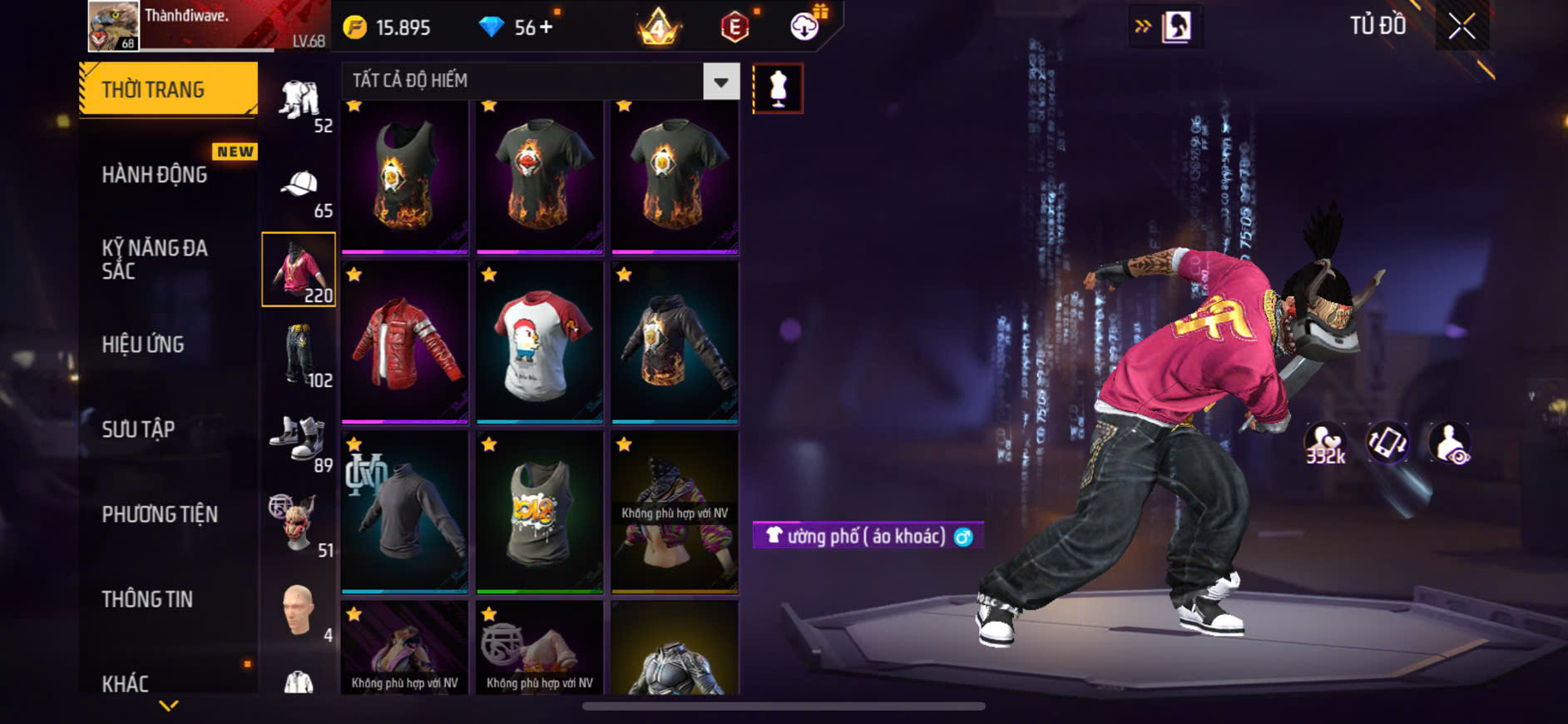1568x724 pixels.
Task: Open the full outfit sets category with 52 items
Action: click(301, 105)
